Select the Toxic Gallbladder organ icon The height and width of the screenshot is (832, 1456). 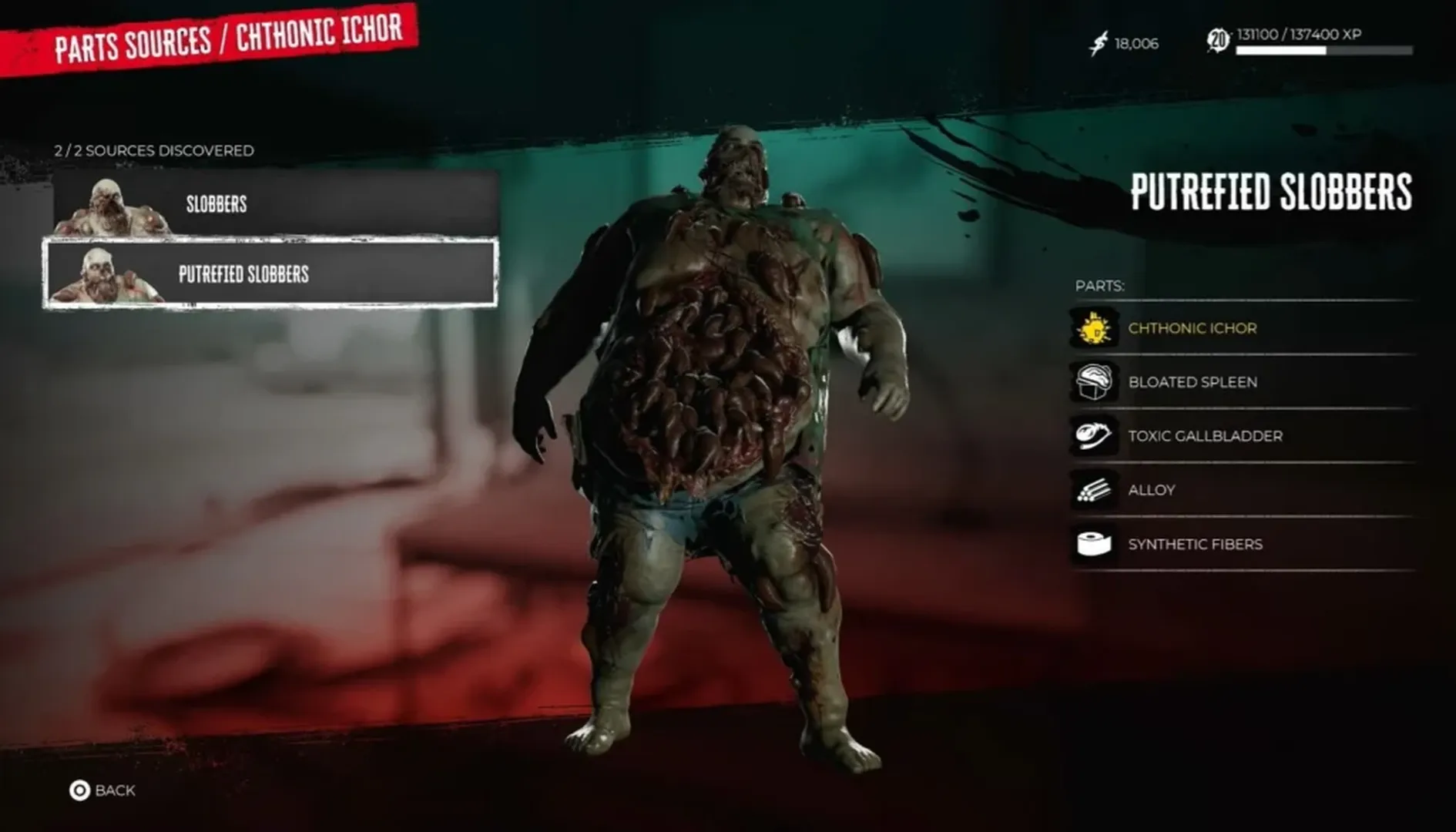pos(1095,435)
